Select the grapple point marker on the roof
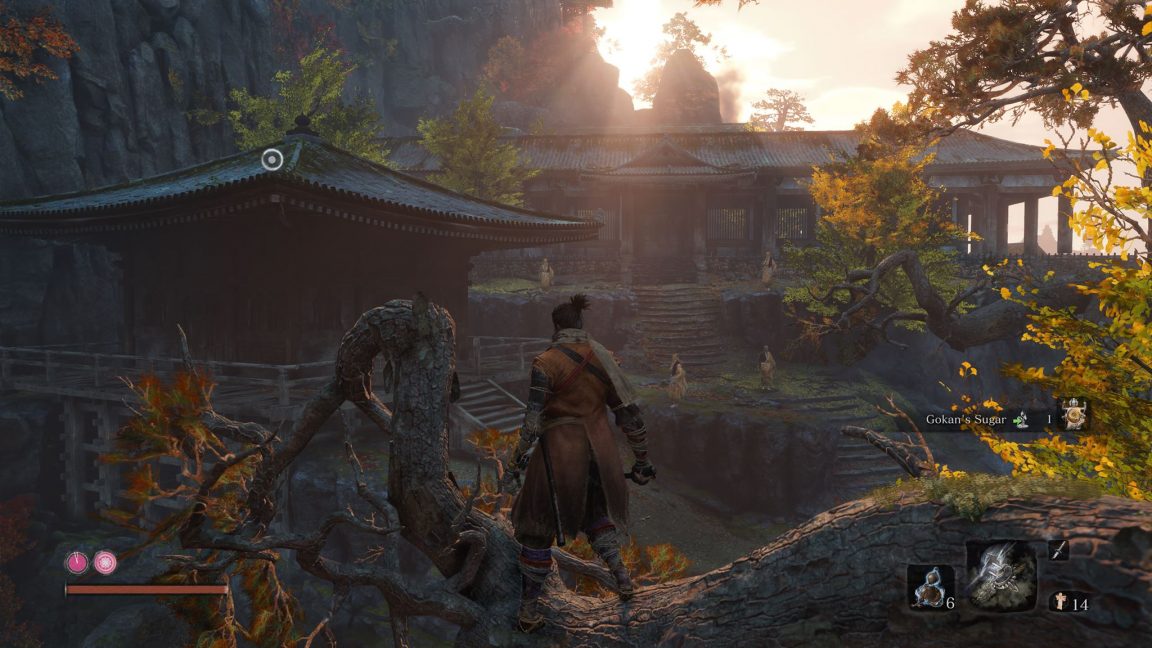Screen dimensions: 1152x648 [272, 158]
